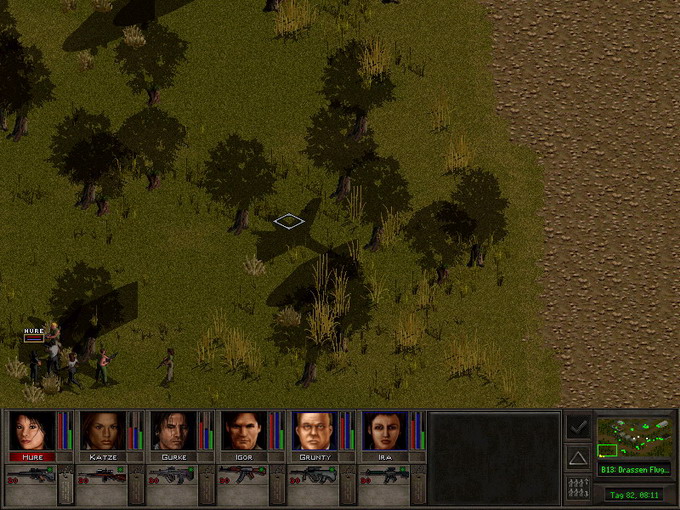Select Katze's portrait in the team panel
Image resolution: width=680 pixels, height=510 pixels.
point(101,431)
